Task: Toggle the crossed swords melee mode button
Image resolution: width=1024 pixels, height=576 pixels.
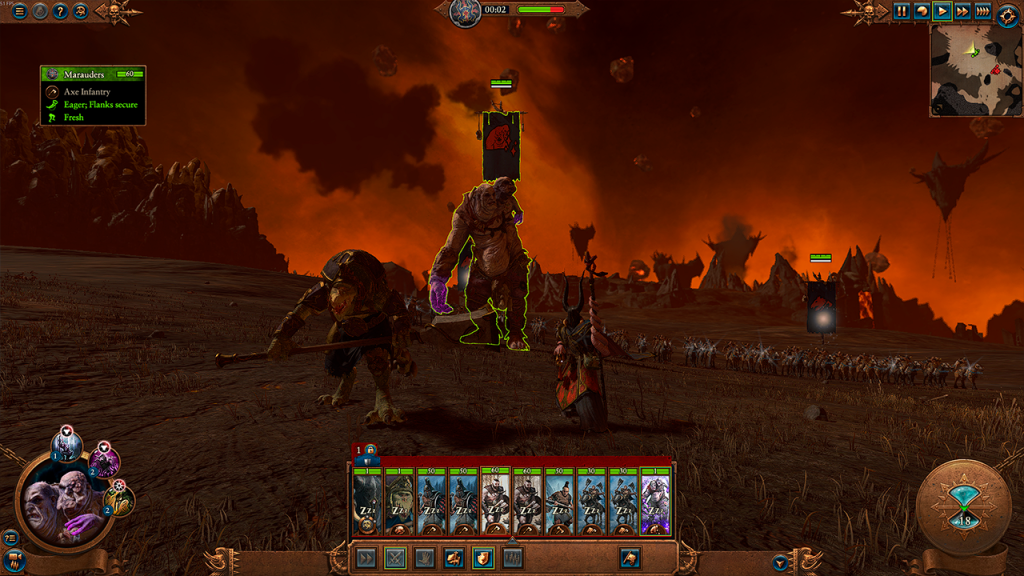Action: point(396,558)
